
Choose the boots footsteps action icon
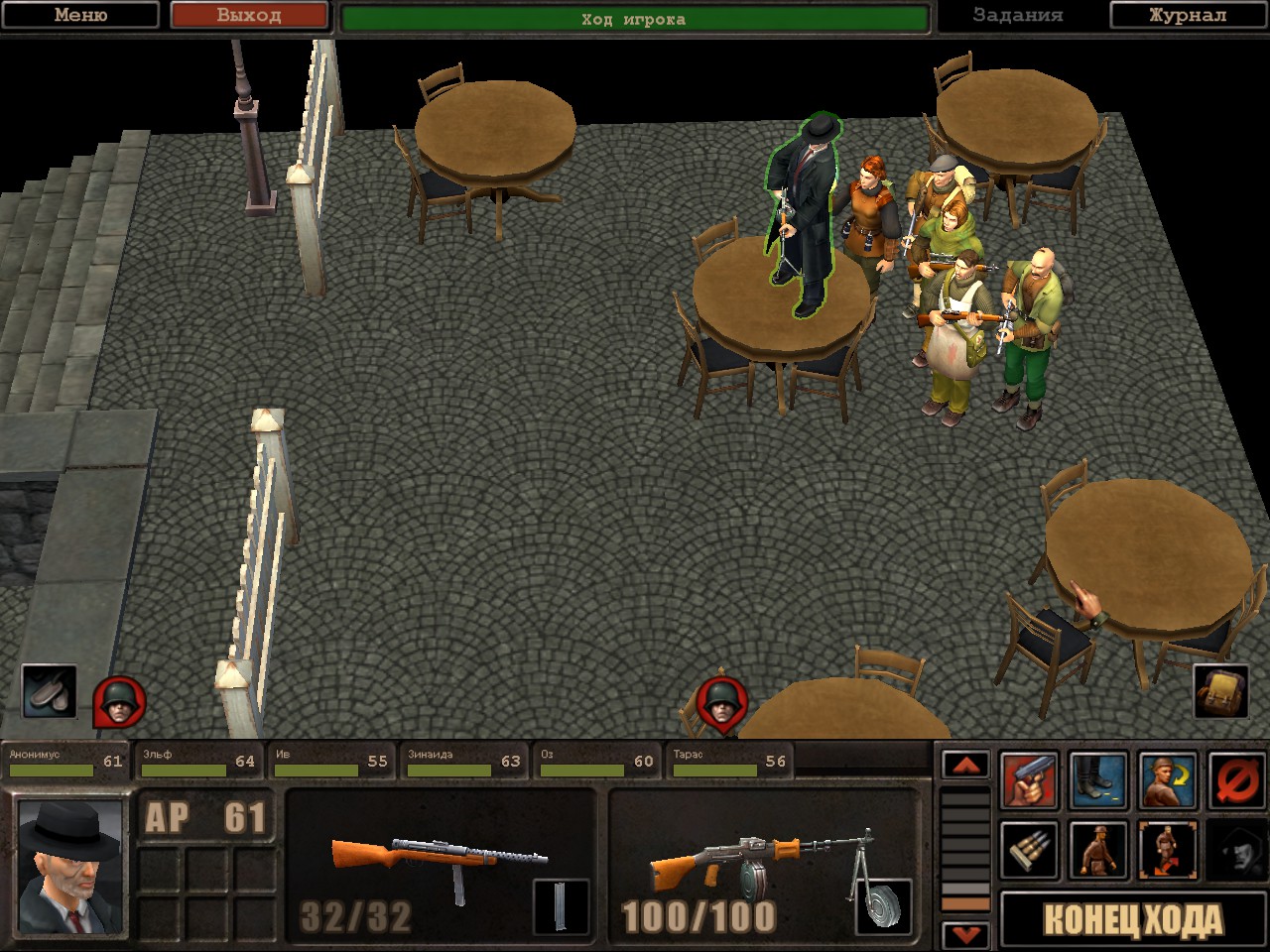pos(1098,780)
